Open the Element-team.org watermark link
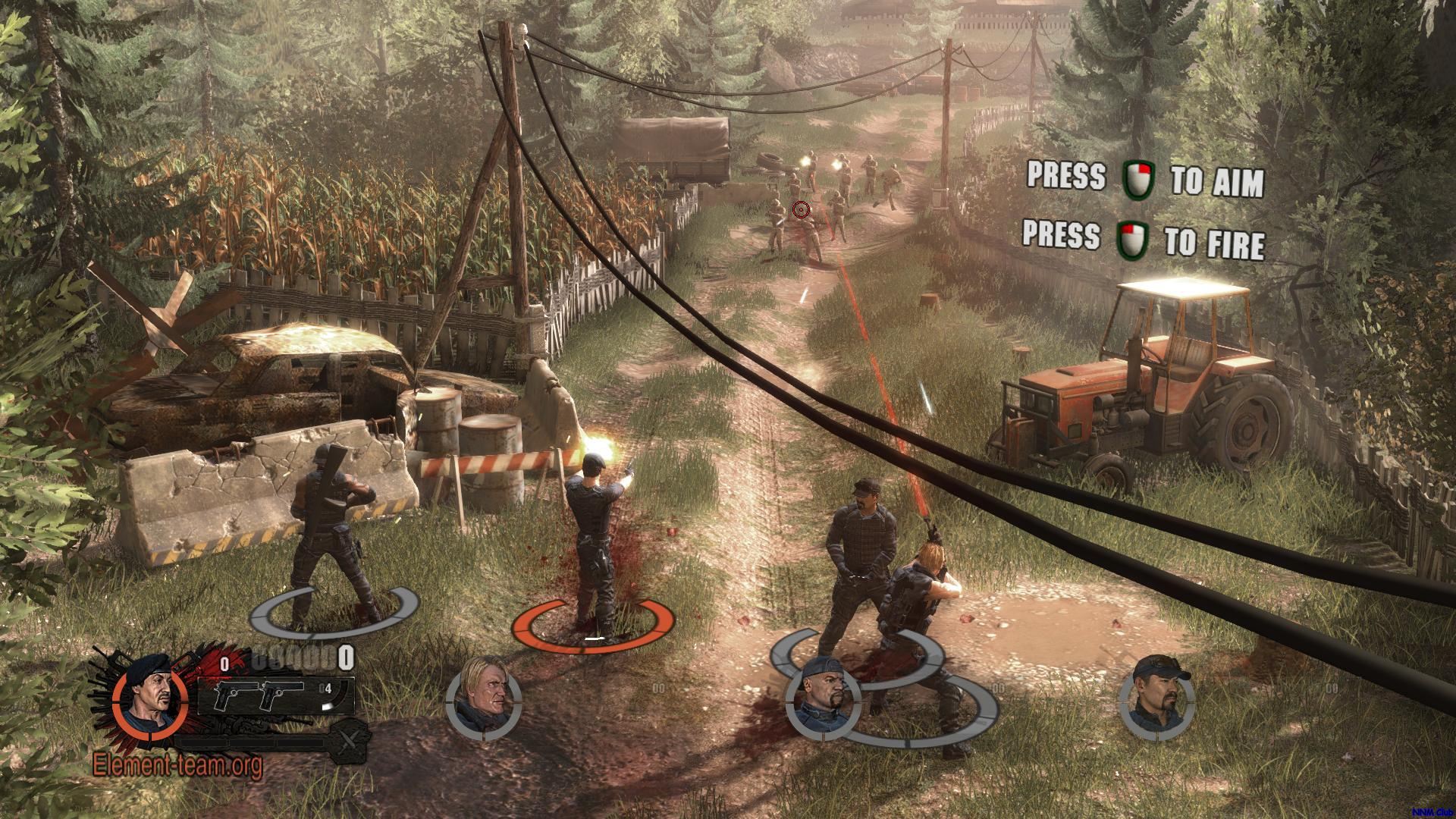 (x=177, y=766)
